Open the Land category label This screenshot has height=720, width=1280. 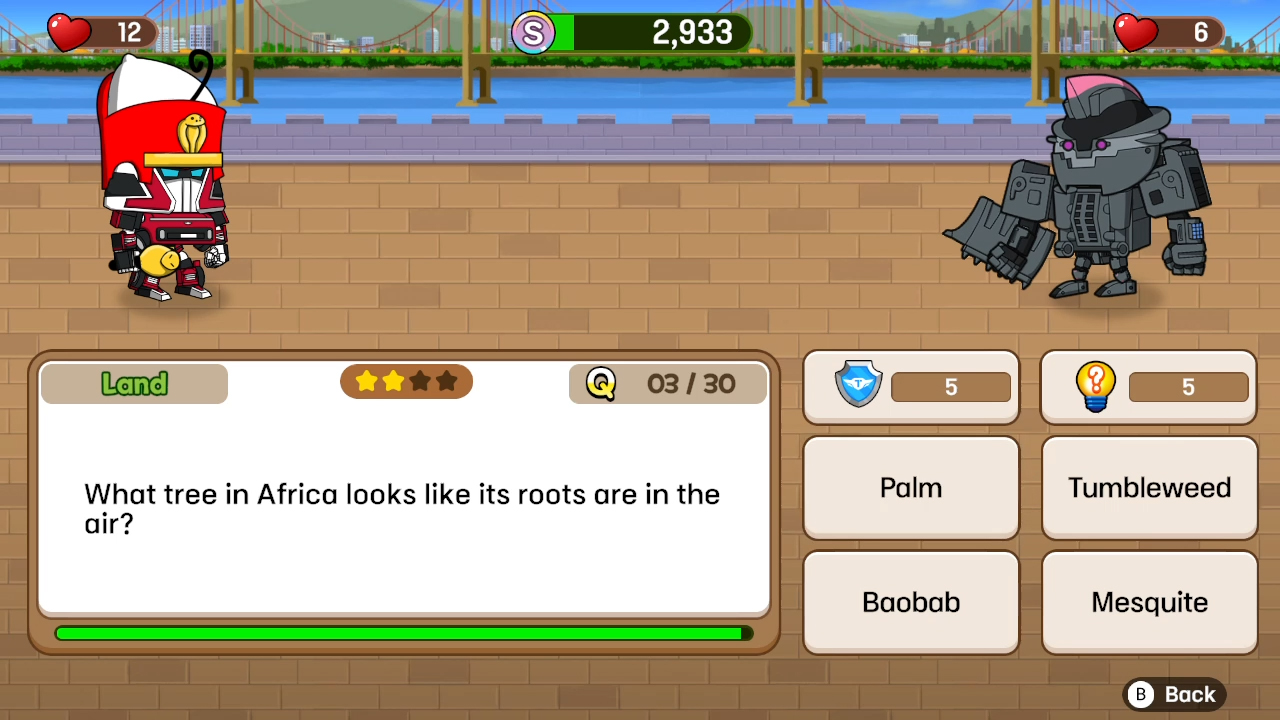point(134,384)
